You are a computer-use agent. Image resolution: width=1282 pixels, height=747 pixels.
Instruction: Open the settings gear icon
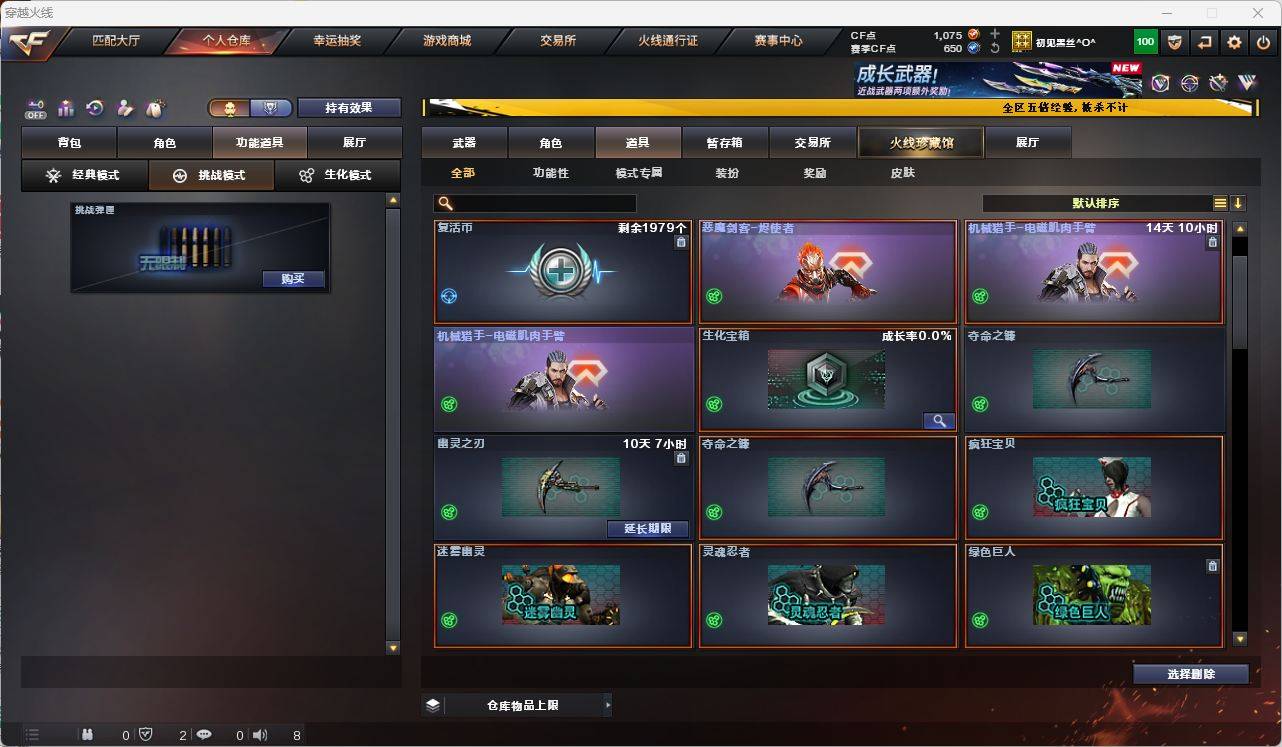[x=1233, y=42]
